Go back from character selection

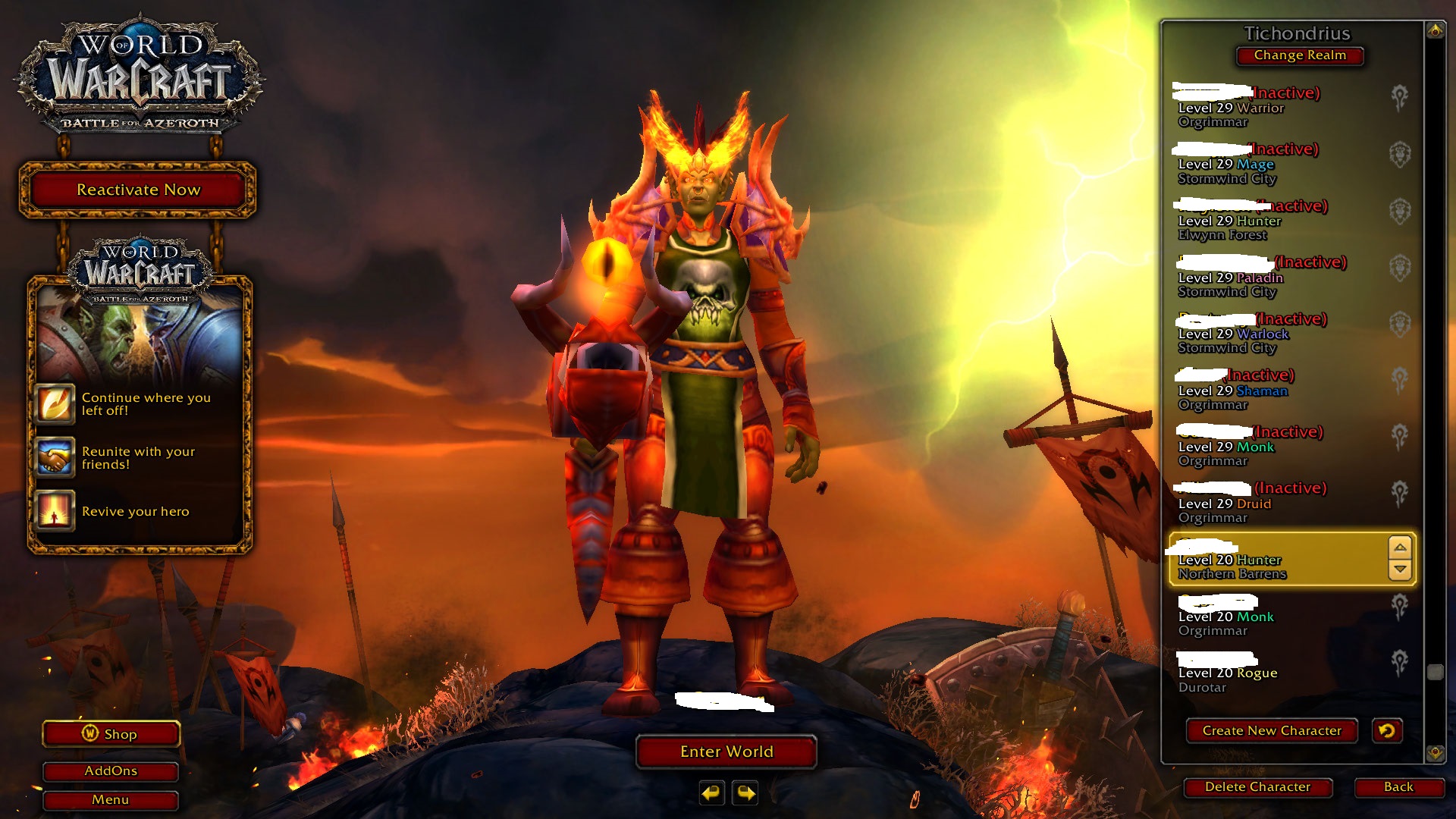1398,787
